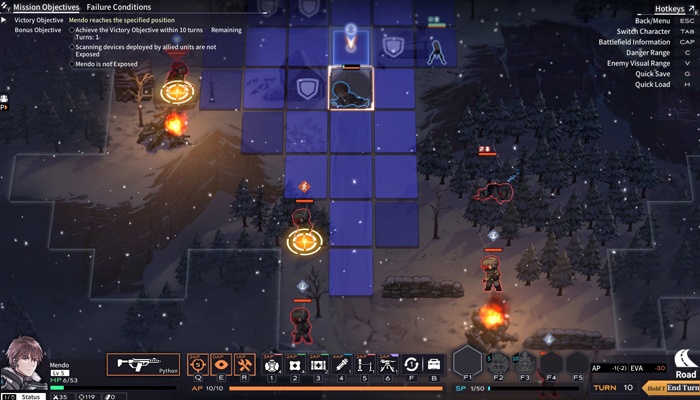
Task: Collapse the Hotkeys panel
Action: [x=671, y=8]
